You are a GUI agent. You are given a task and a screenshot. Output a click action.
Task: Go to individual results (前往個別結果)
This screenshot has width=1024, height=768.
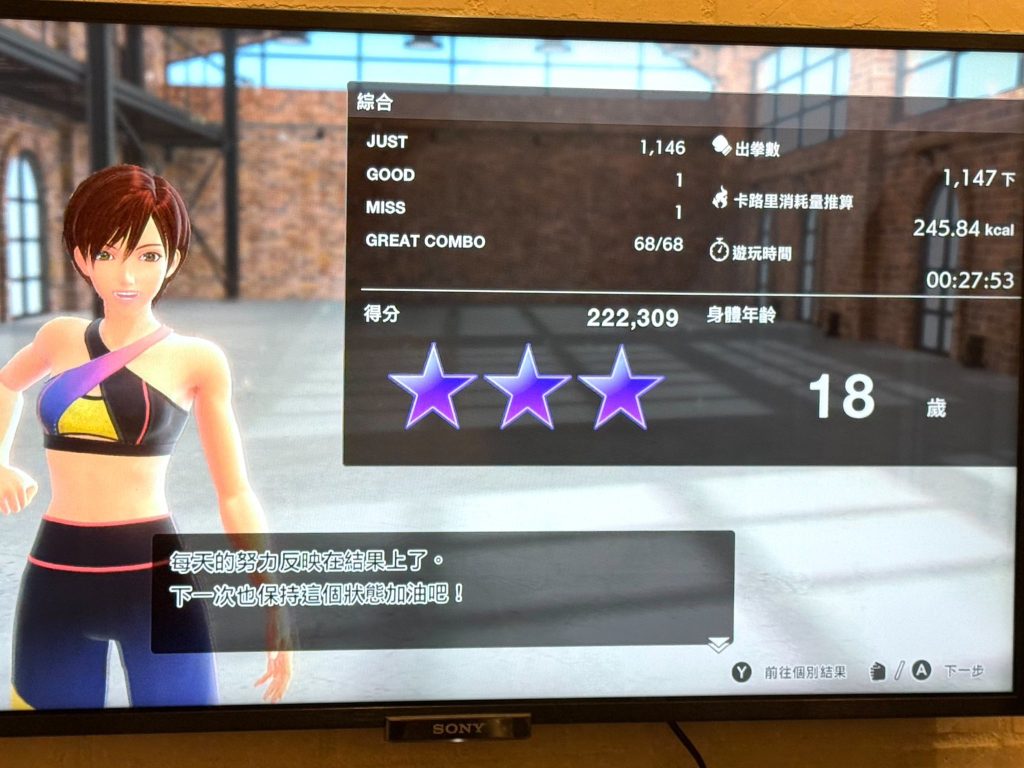[x=790, y=672]
